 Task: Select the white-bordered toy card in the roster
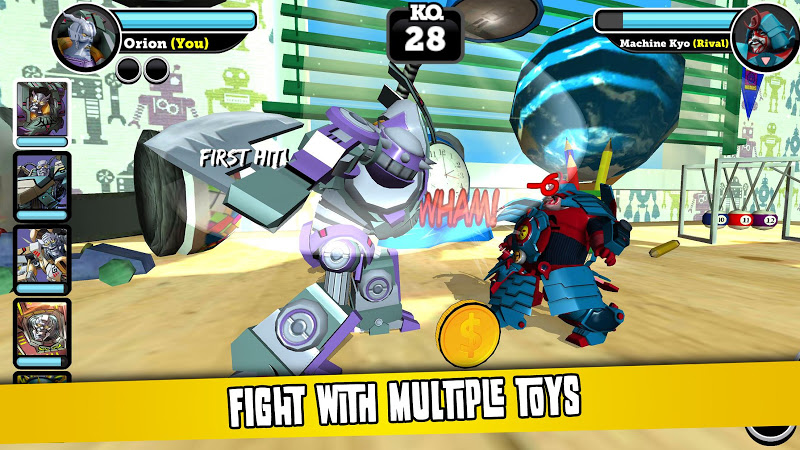pyautogui.click(x=42, y=108)
